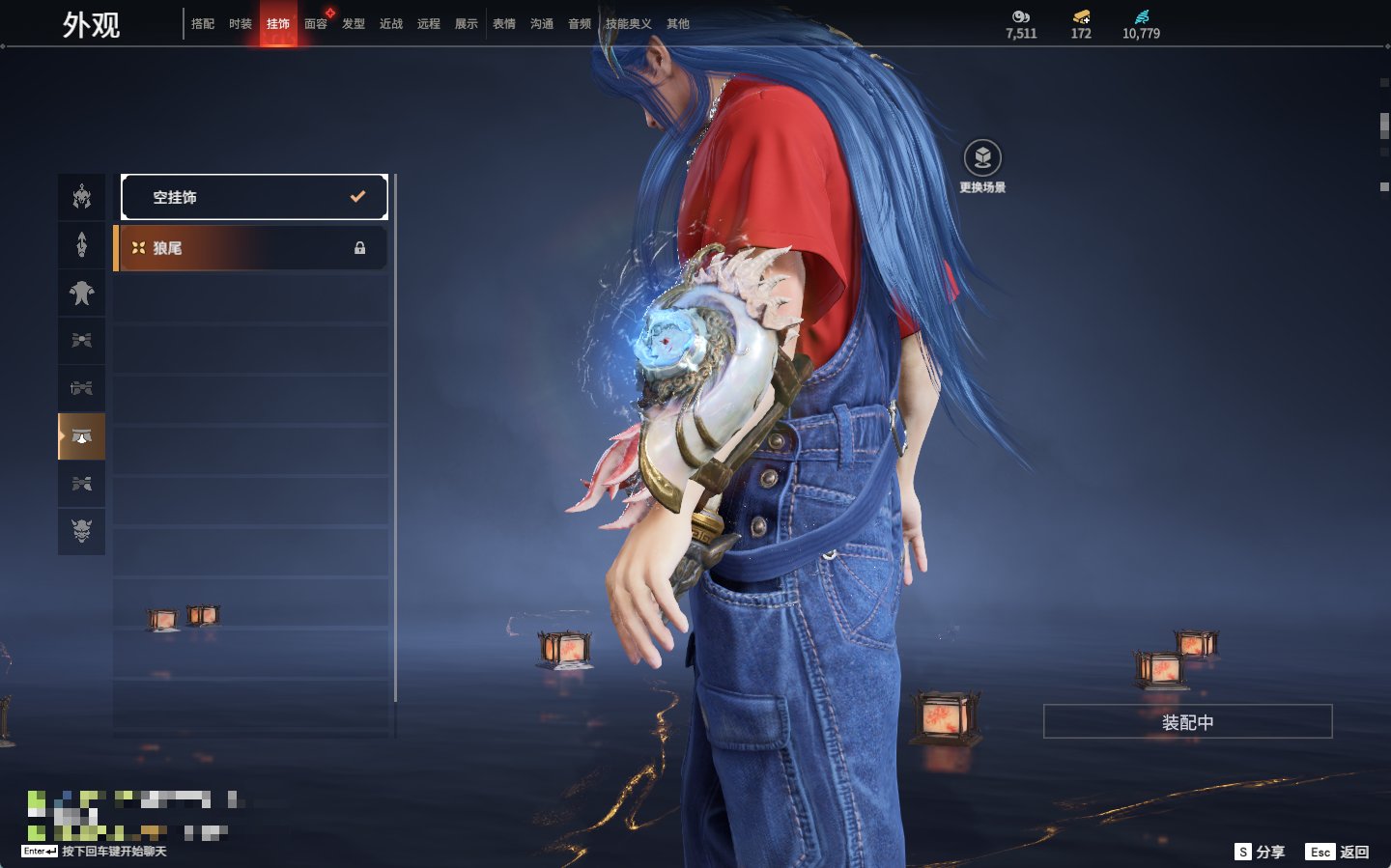Select the 技能奥义 tab
Image resolution: width=1391 pixels, height=868 pixels.
(628, 24)
